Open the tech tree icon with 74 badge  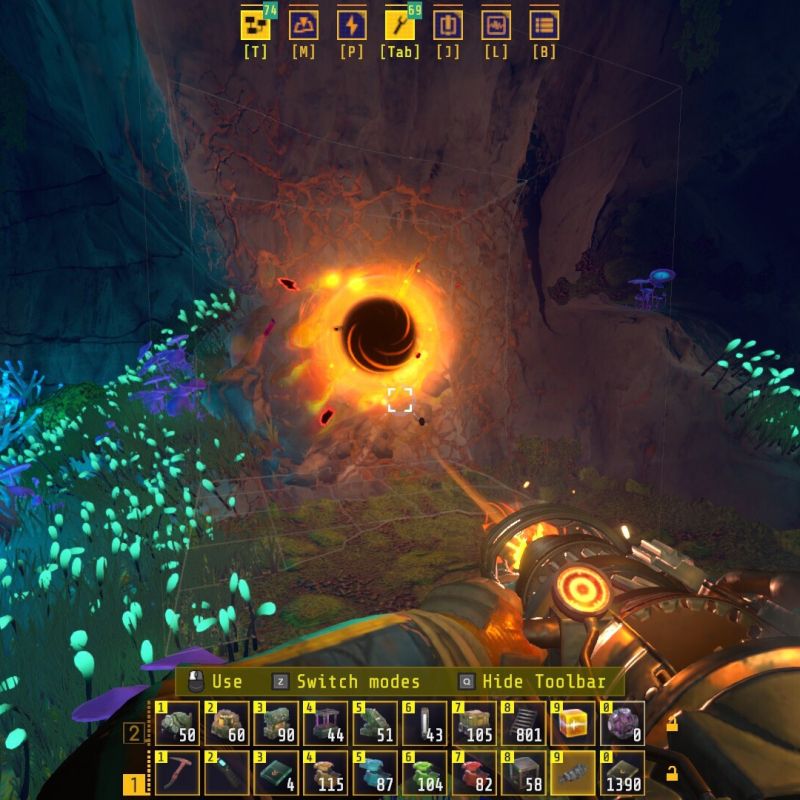(256, 25)
